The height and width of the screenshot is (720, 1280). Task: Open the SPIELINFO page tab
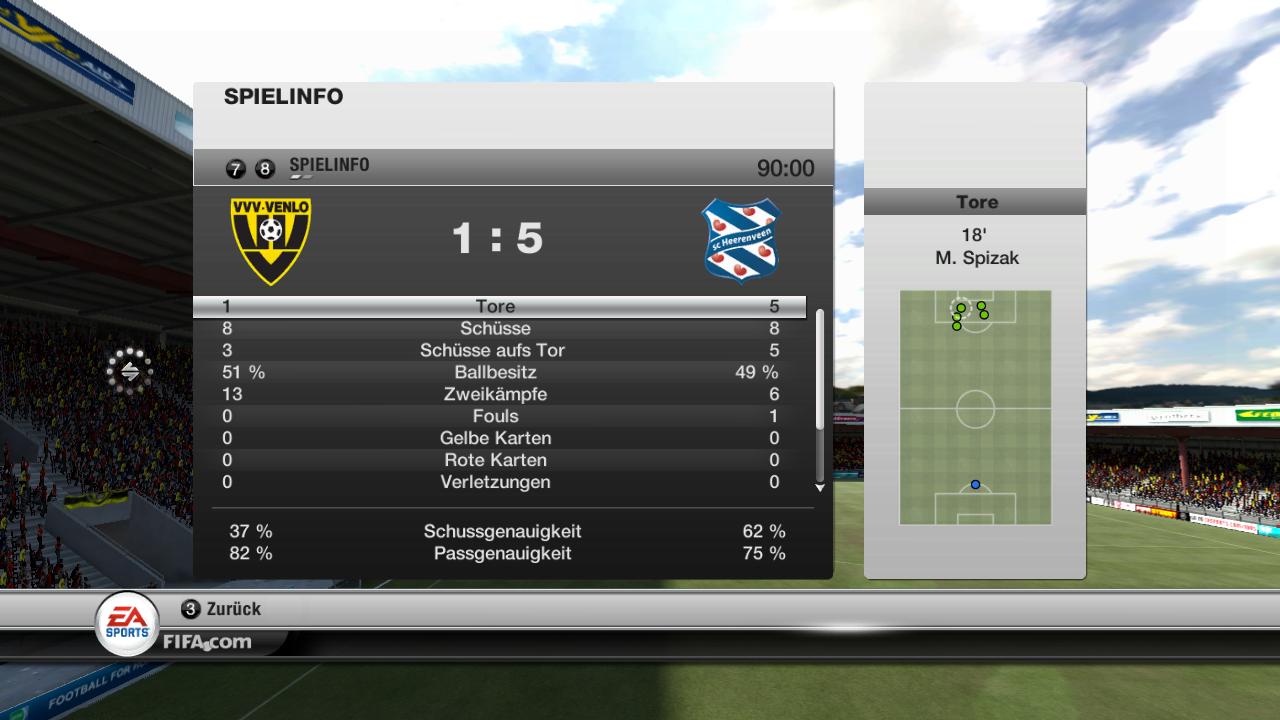click(329, 166)
